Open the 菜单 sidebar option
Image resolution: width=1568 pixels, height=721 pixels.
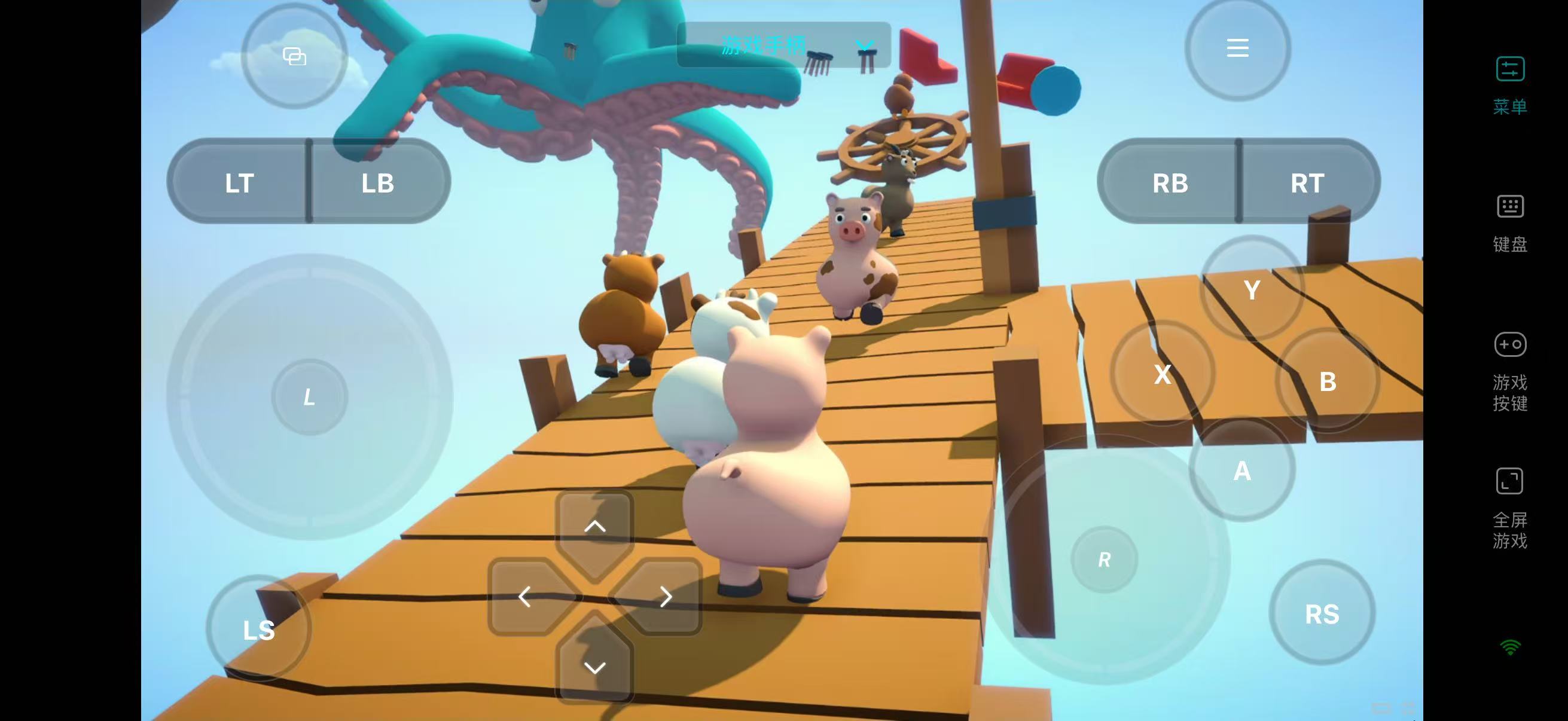(x=1510, y=84)
